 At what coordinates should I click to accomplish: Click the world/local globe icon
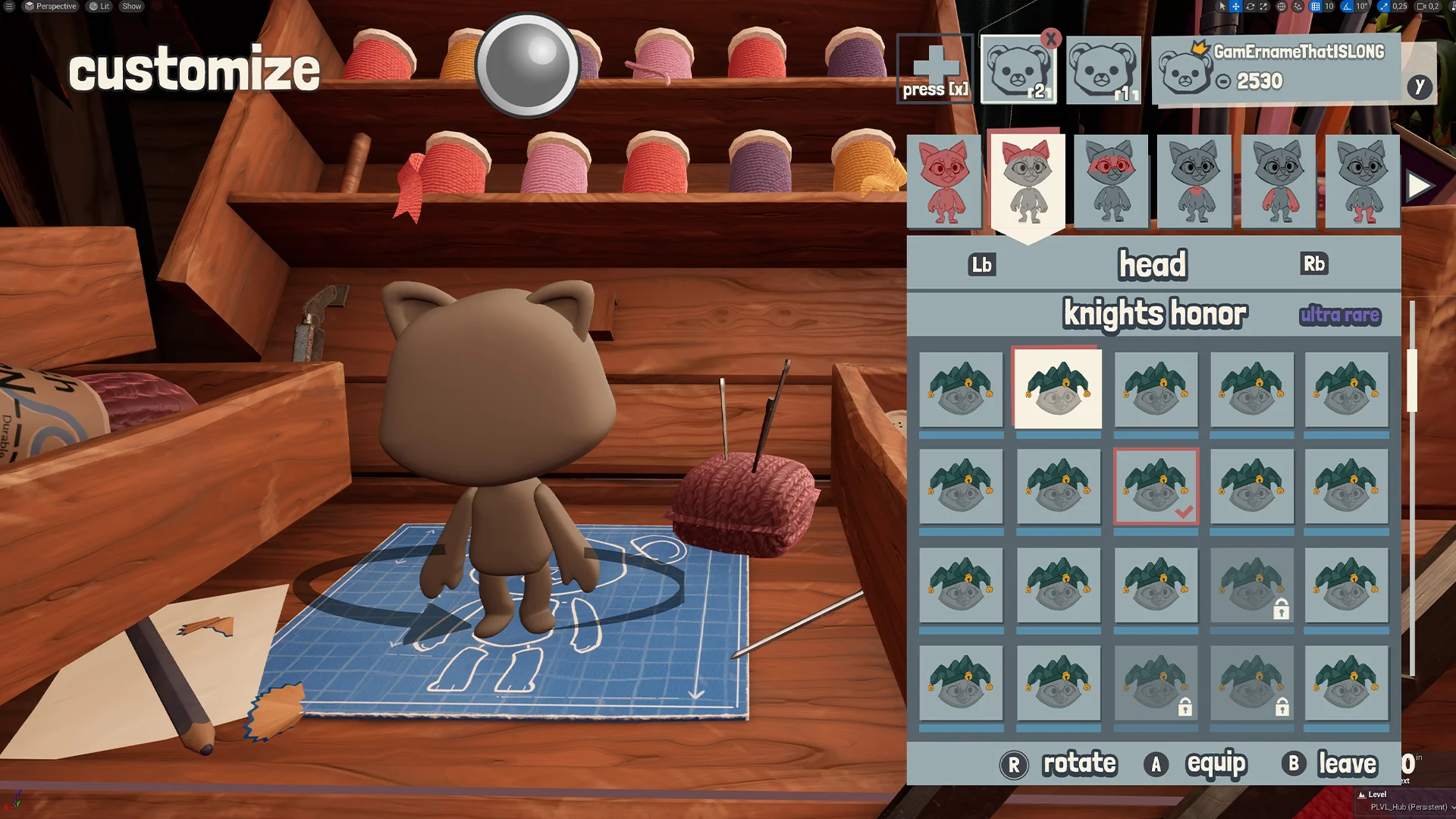pos(1282,6)
